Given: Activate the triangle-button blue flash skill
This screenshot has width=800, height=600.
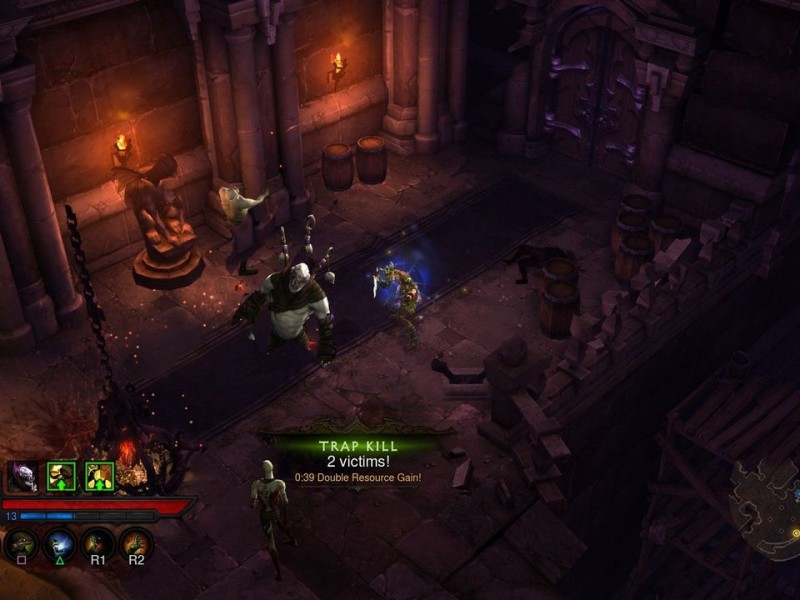Looking at the screenshot, I should click(x=60, y=545).
